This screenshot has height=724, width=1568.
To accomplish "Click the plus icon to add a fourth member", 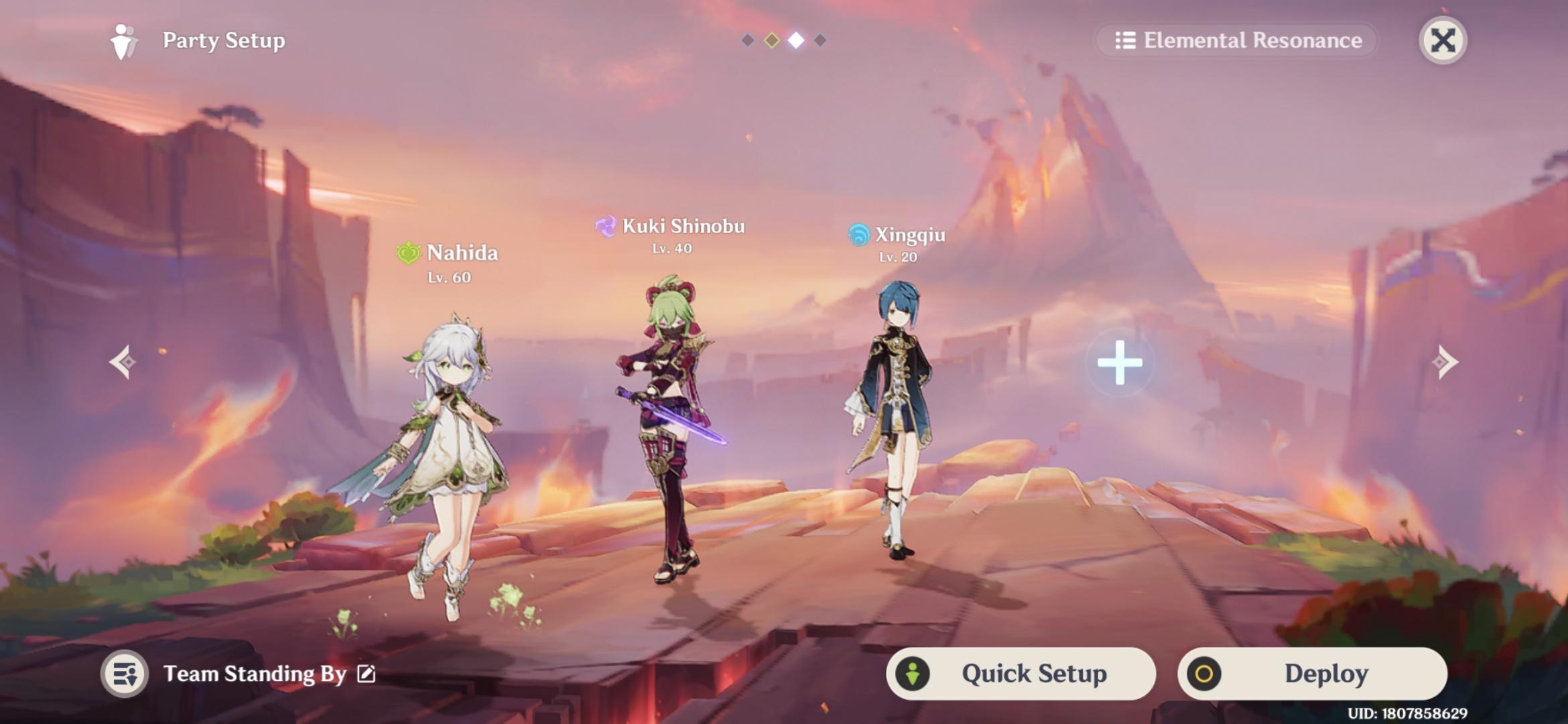I will pos(1120,362).
